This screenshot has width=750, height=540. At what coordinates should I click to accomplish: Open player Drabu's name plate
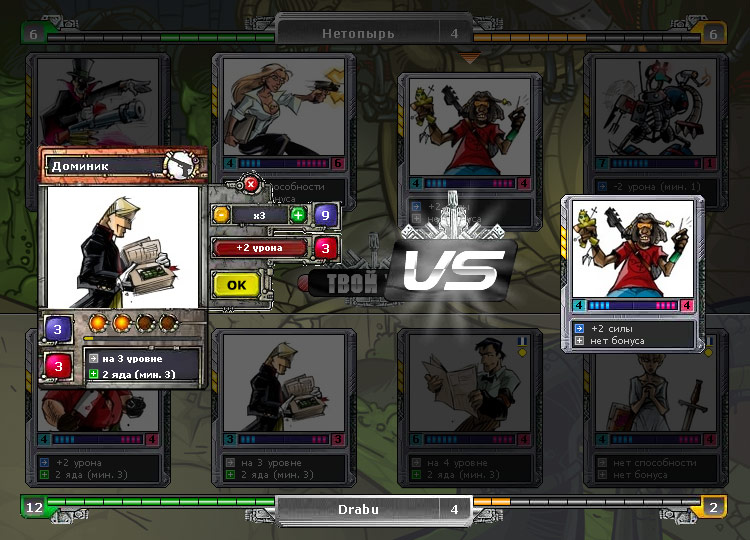coord(372,508)
